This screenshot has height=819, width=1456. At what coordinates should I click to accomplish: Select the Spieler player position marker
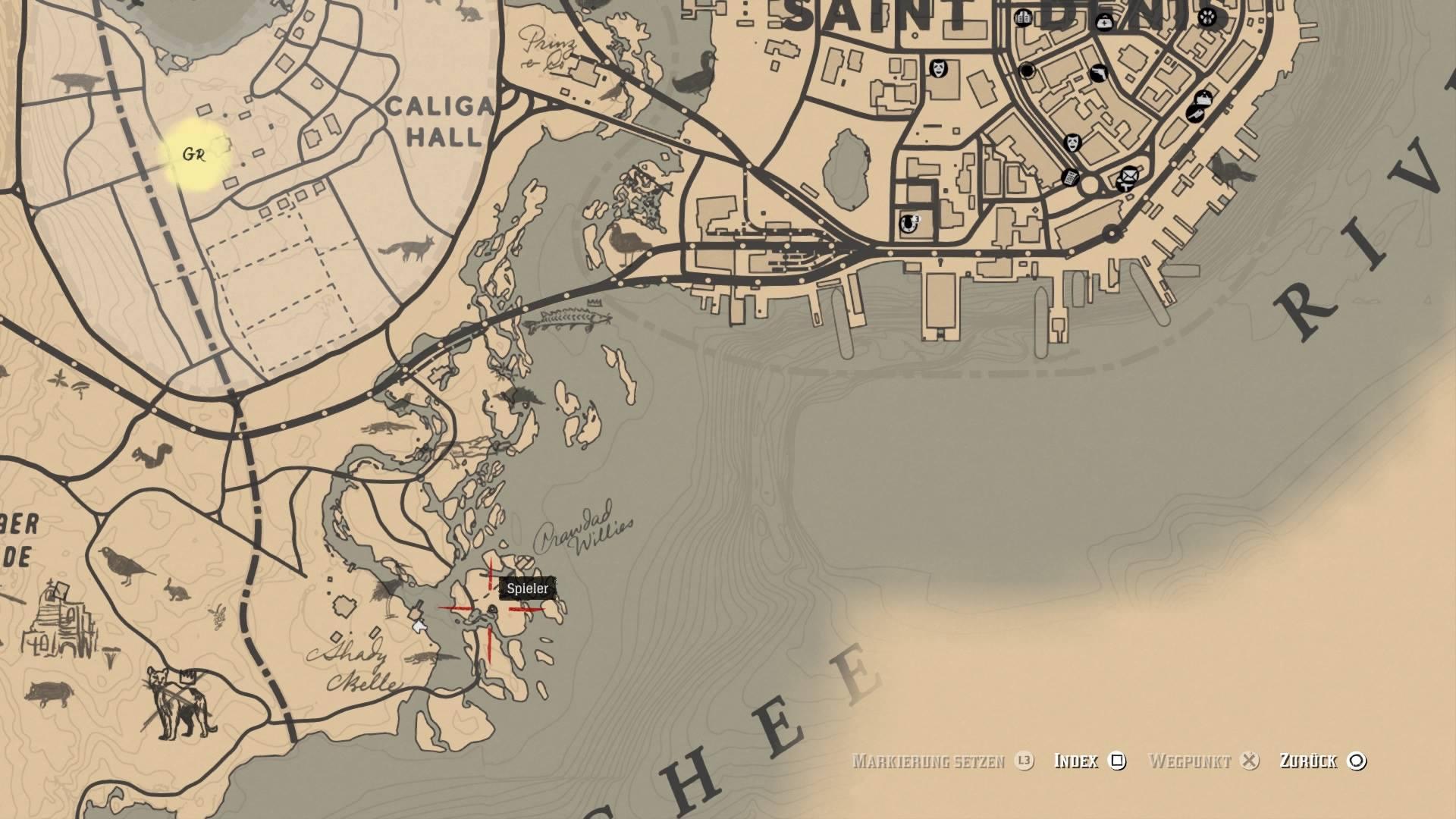coord(491,609)
